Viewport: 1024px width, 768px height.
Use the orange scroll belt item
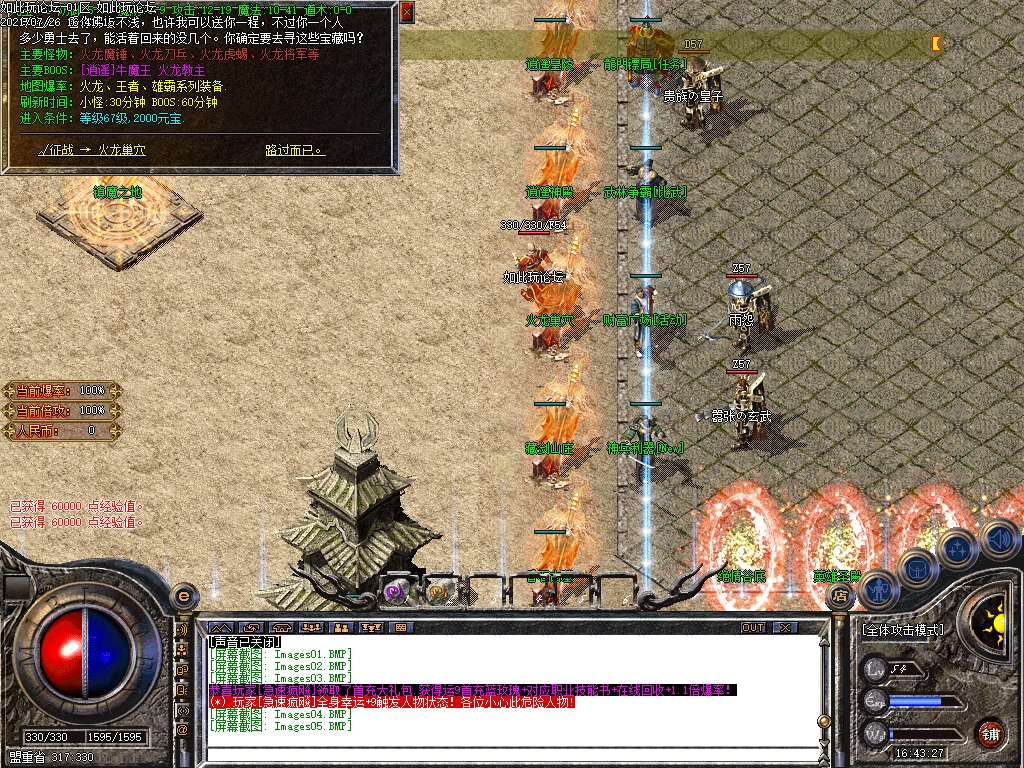pos(438,591)
